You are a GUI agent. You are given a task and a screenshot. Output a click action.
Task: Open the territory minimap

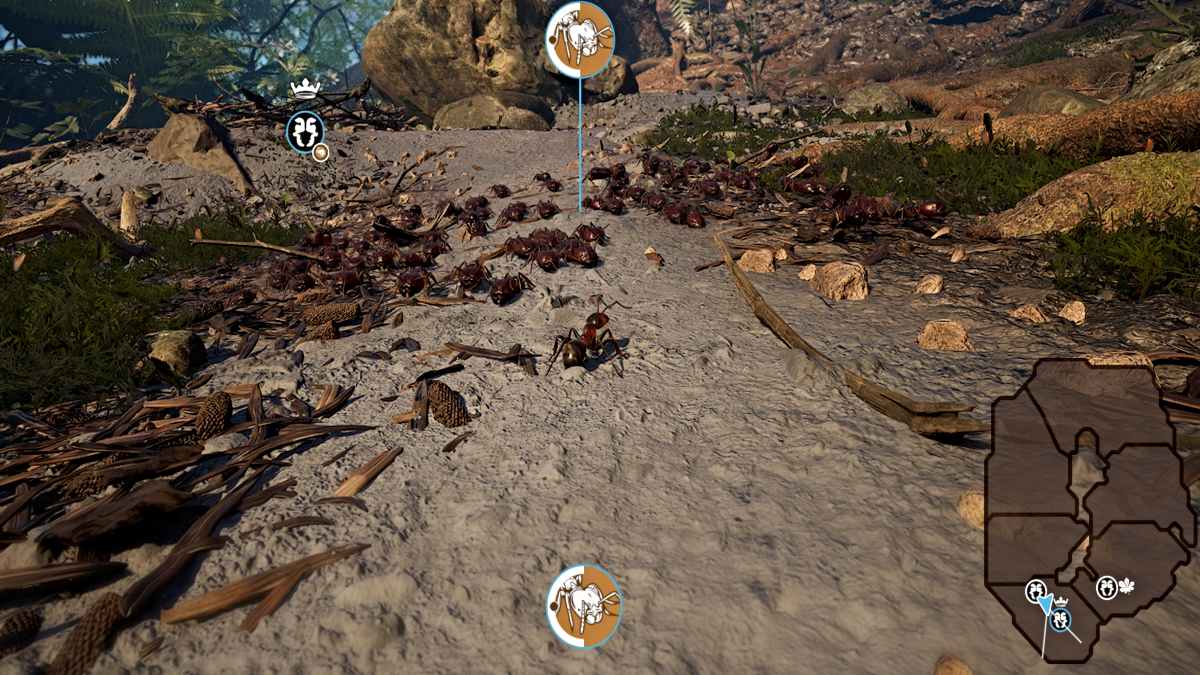[1090, 480]
